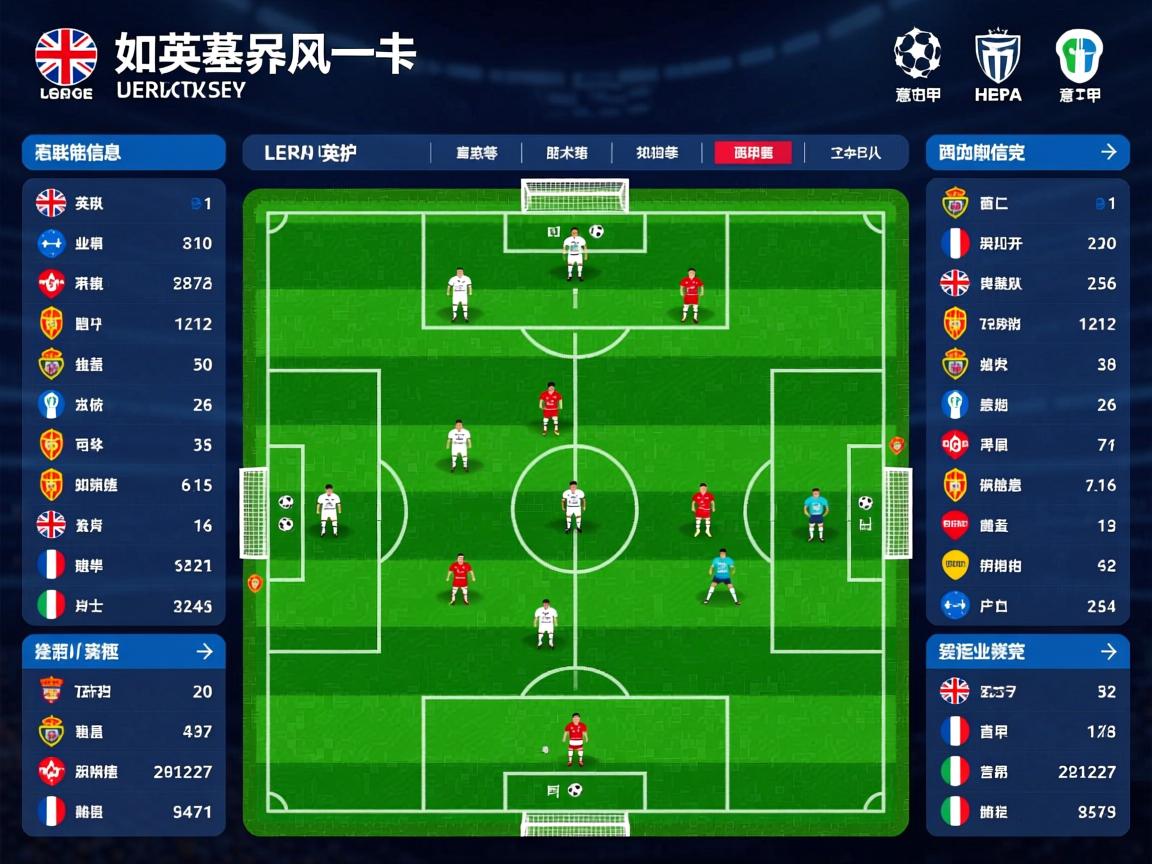1152x864 pixels.
Task: Open the row showing 615
Action: [x=124, y=485]
